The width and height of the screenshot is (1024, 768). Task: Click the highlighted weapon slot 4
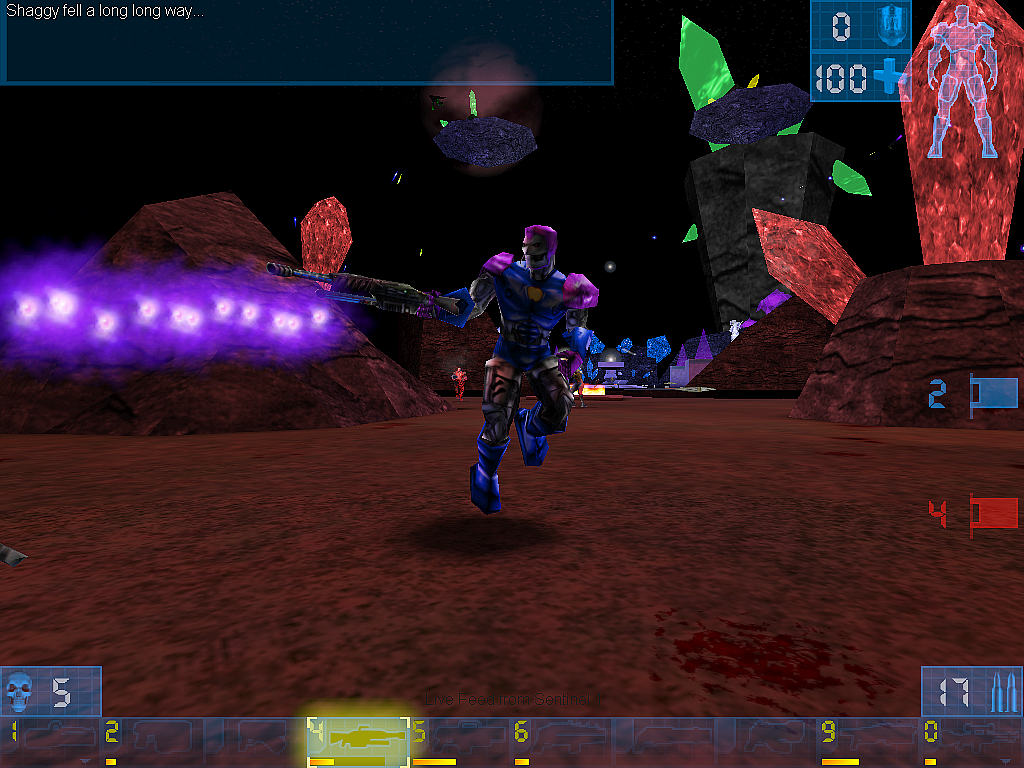pos(358,741)
